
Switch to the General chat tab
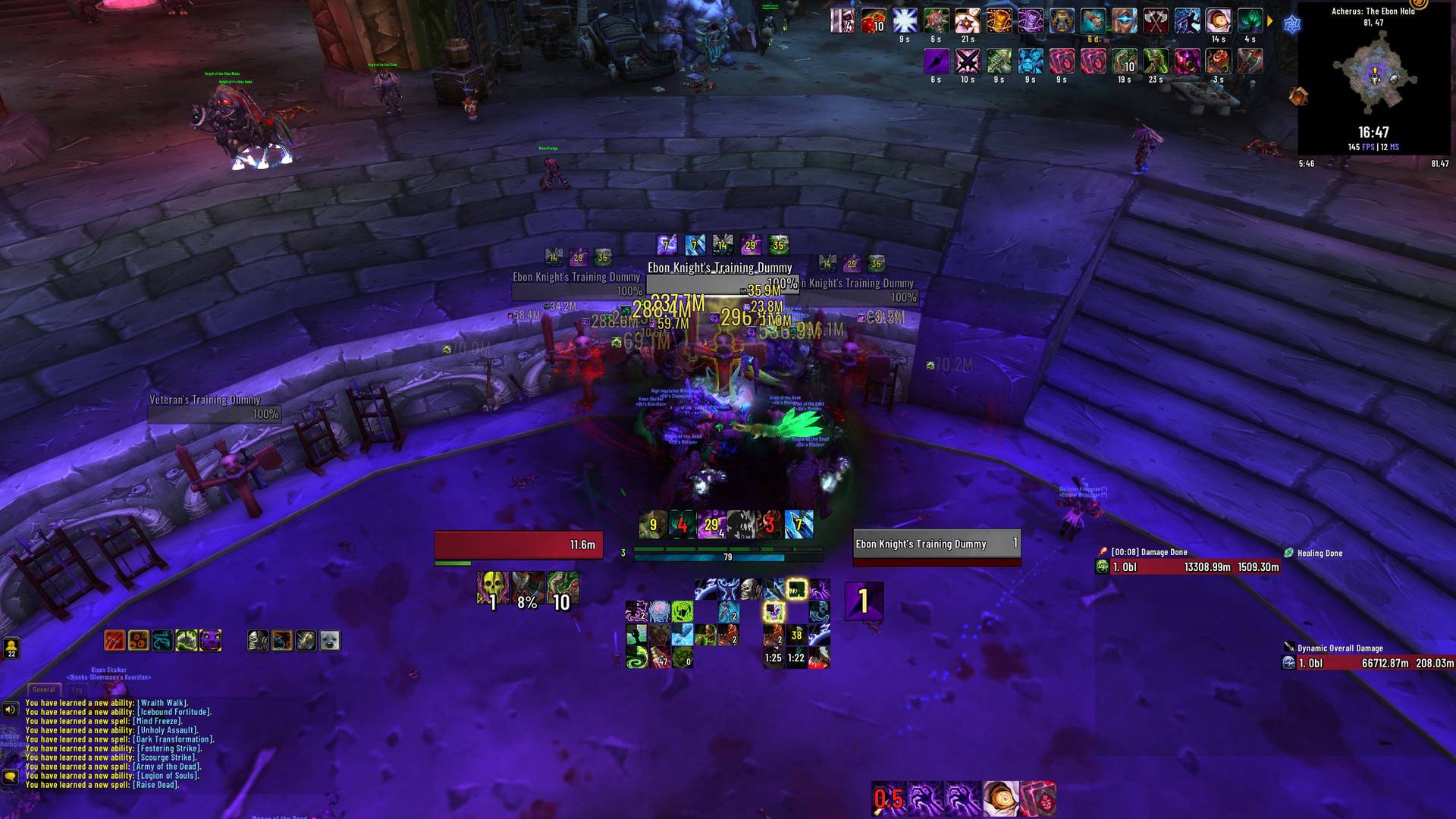tap(43, 689)
